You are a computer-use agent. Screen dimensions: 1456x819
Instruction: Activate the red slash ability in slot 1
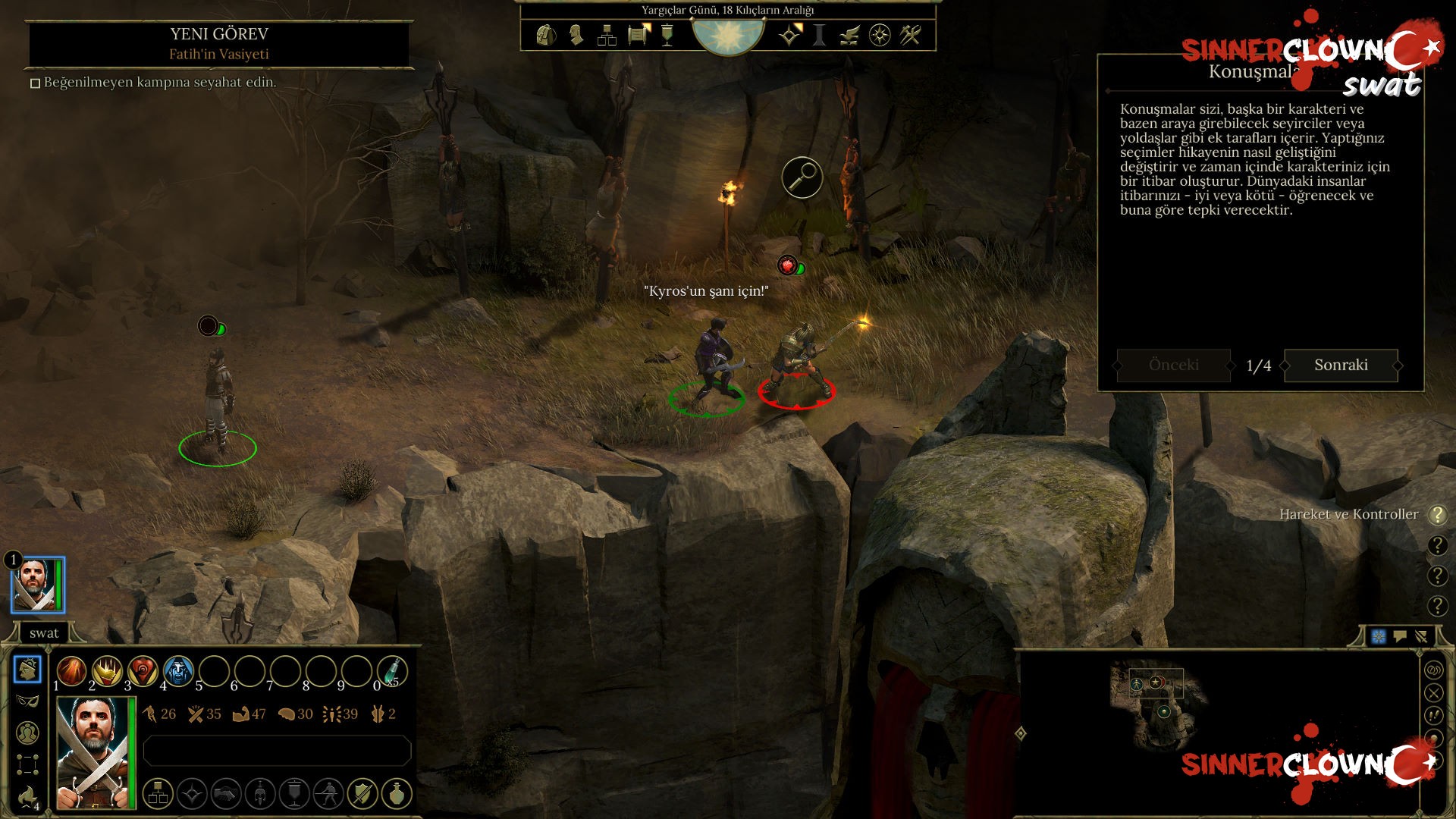[x=71, y=671]
